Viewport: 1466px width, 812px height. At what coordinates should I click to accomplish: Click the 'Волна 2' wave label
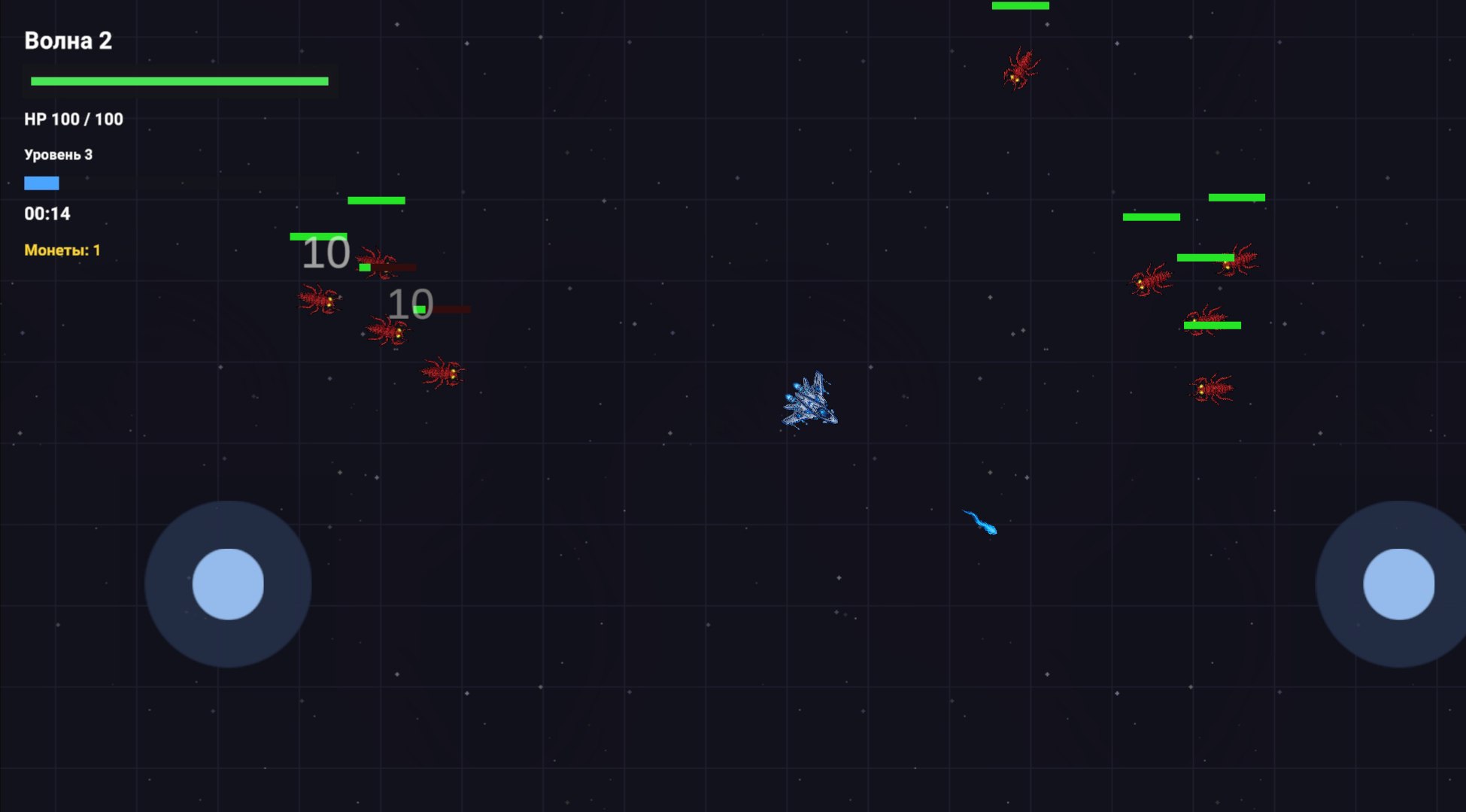tap(68, 41)
